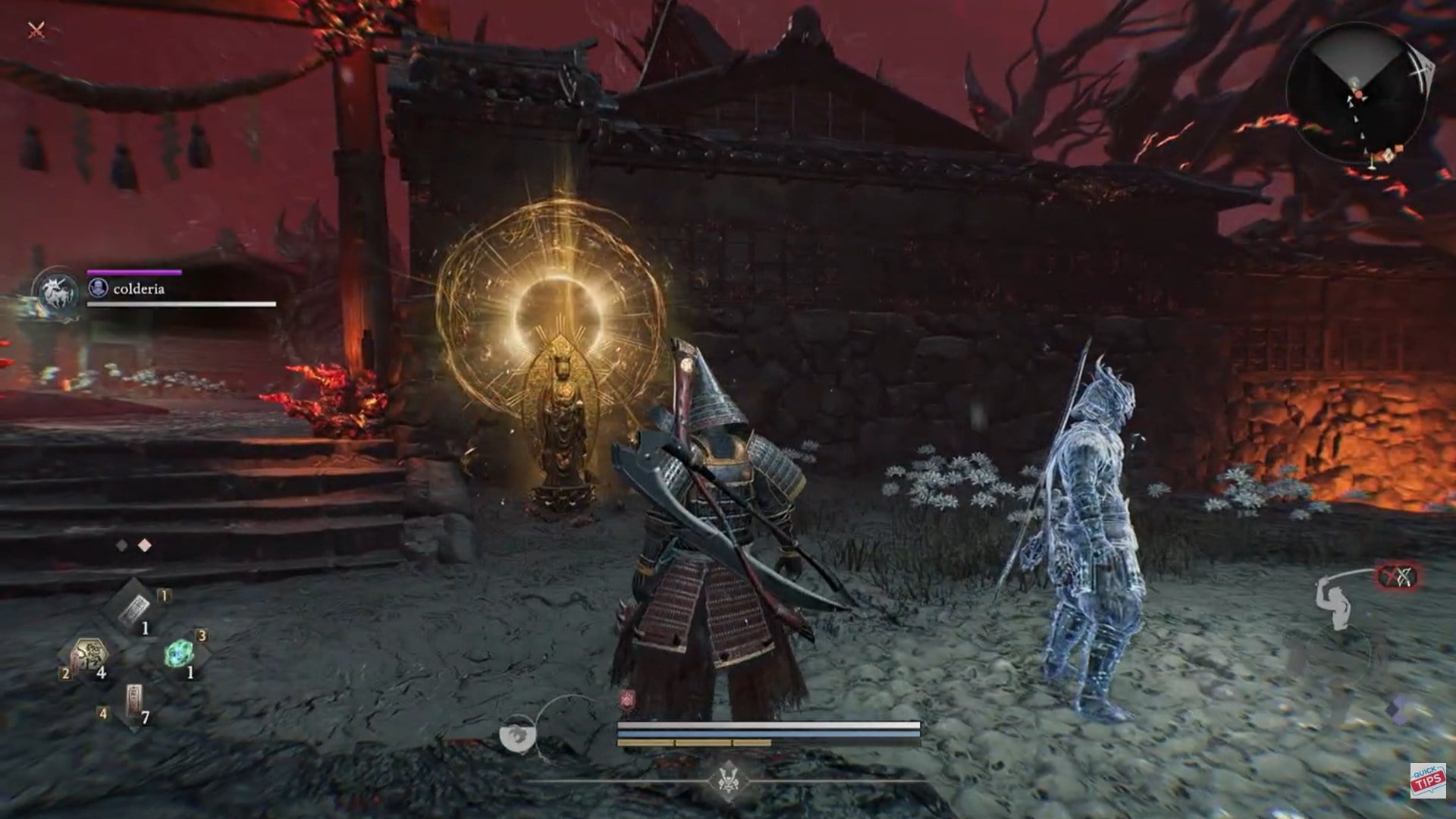
Task: Toggle the hotkey badge numbered 1
Action: tap(164, 596)
